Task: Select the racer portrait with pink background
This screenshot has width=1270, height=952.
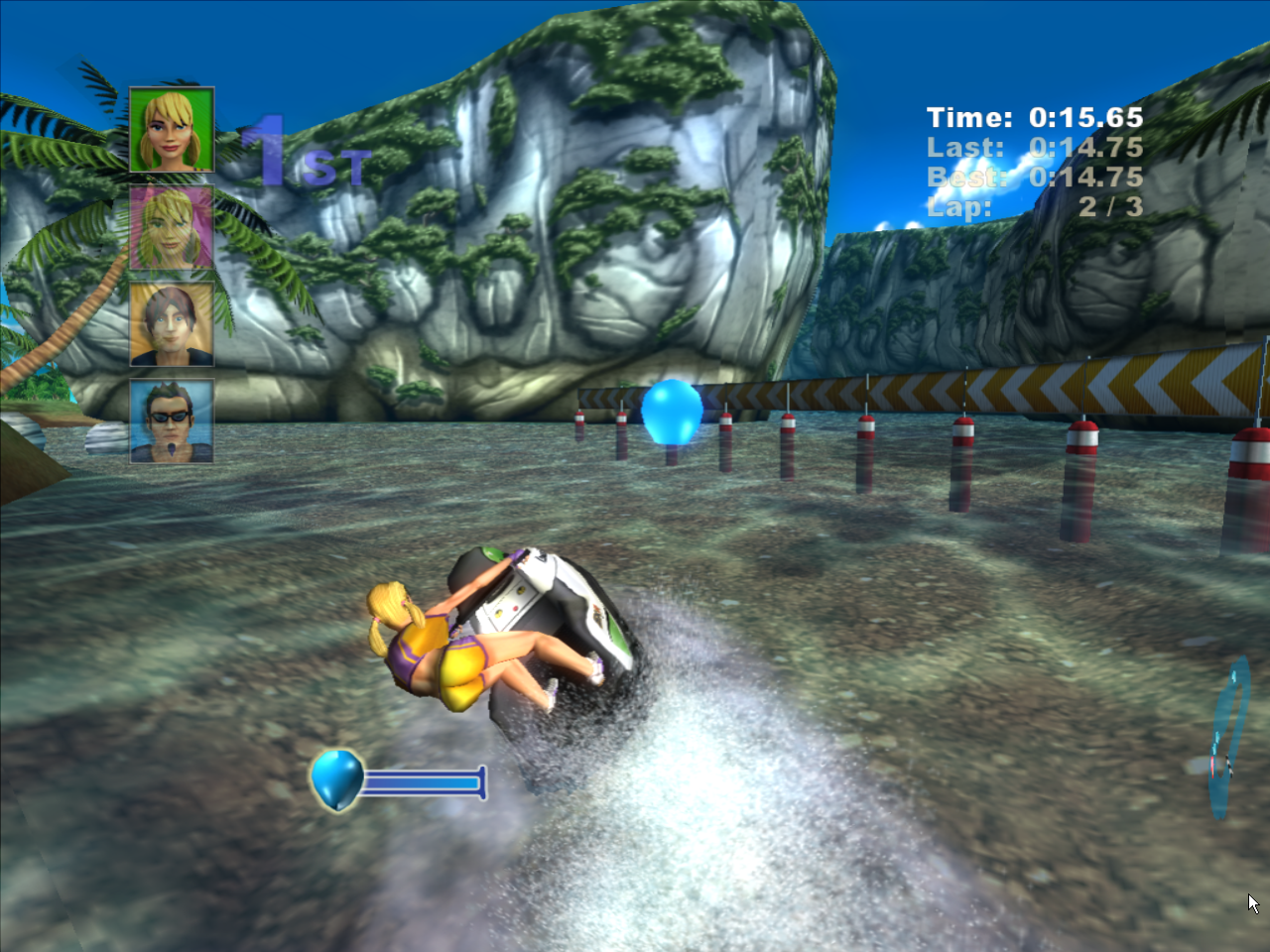Action: pyautogui.click(x=172, y=227)
